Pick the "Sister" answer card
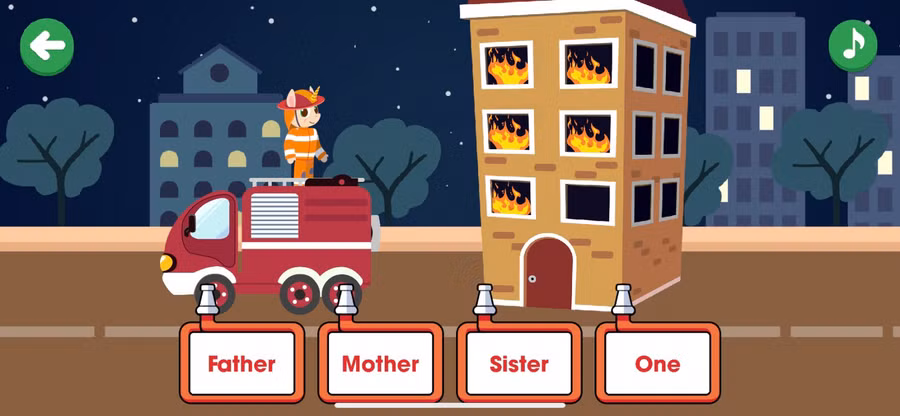Image resolution: width=900 pixels, height=416 pixels. coord(519,364)
